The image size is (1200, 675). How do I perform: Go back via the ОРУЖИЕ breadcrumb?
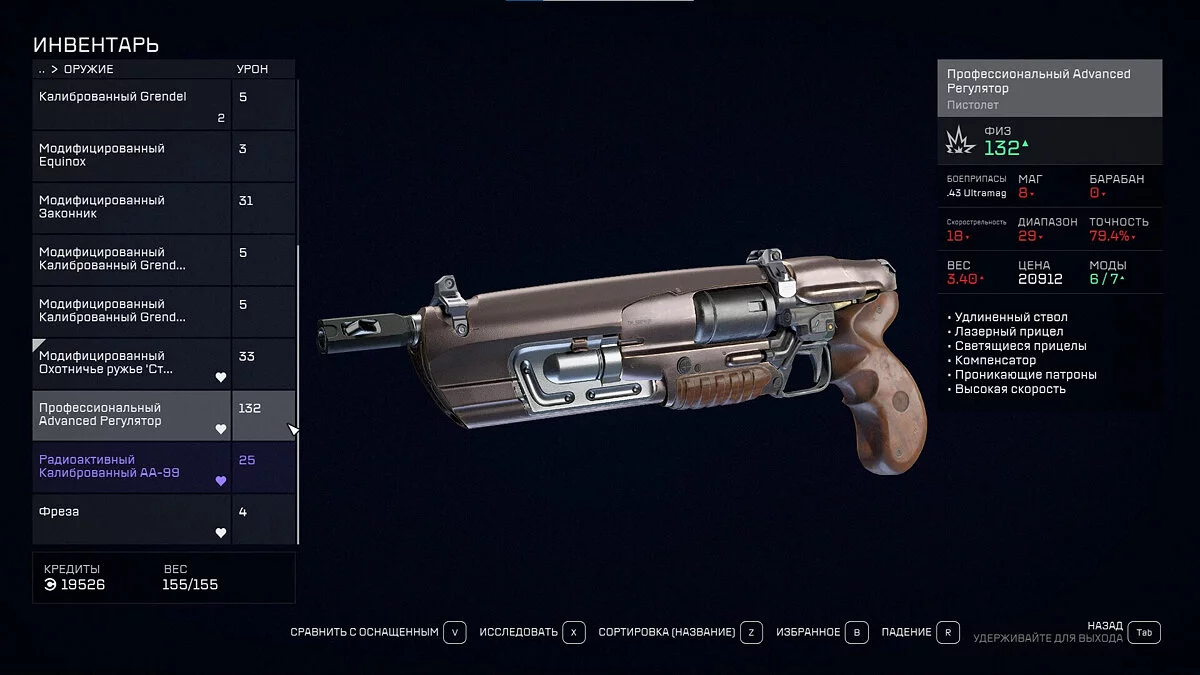(88, 69)
